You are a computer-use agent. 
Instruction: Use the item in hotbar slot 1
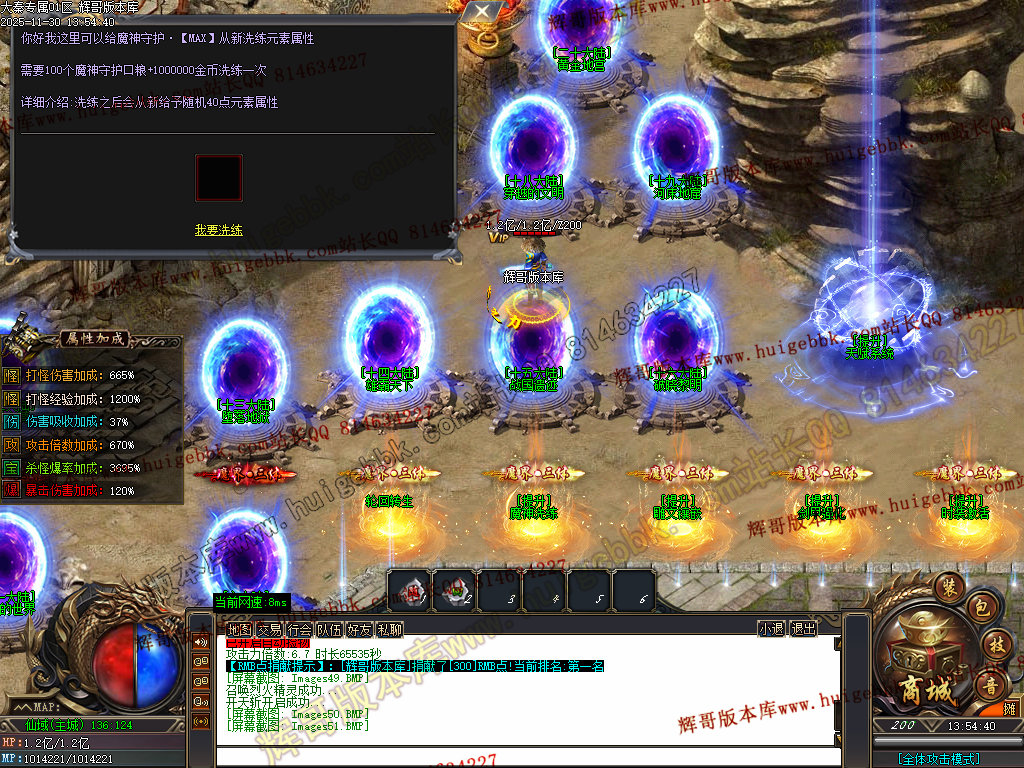coord(409,590)
